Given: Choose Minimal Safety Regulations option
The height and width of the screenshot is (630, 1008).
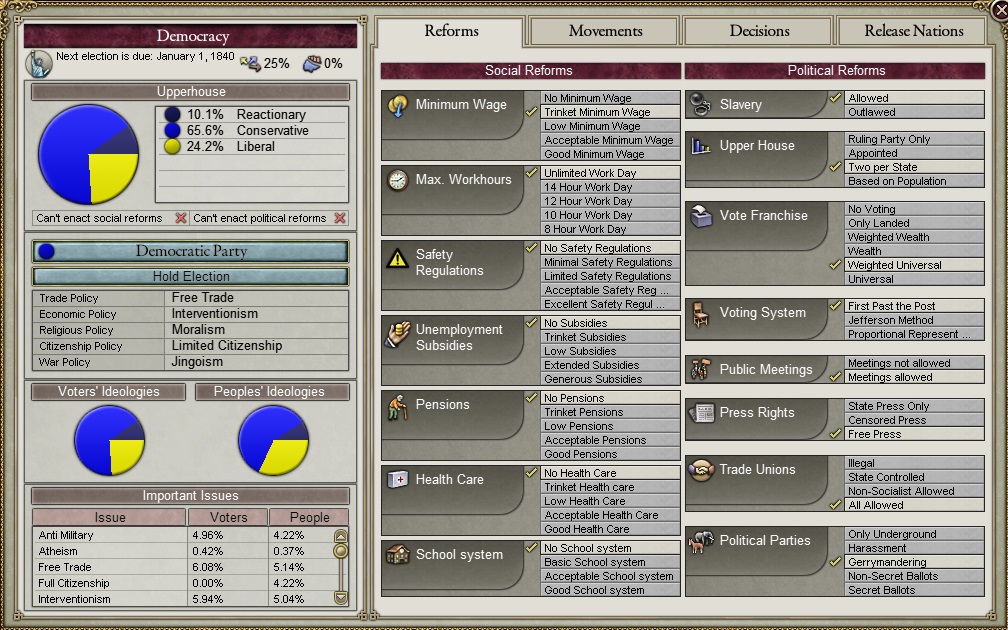Looking at the screenshot, I should [x=607, y=263].
